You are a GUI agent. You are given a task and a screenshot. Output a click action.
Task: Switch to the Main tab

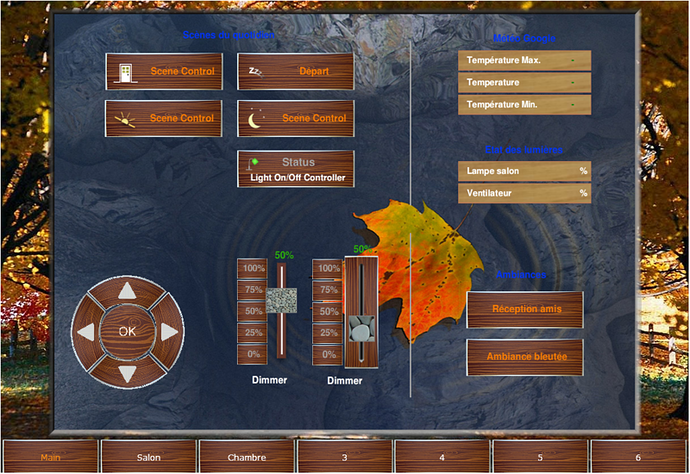(x=49, y=457)
